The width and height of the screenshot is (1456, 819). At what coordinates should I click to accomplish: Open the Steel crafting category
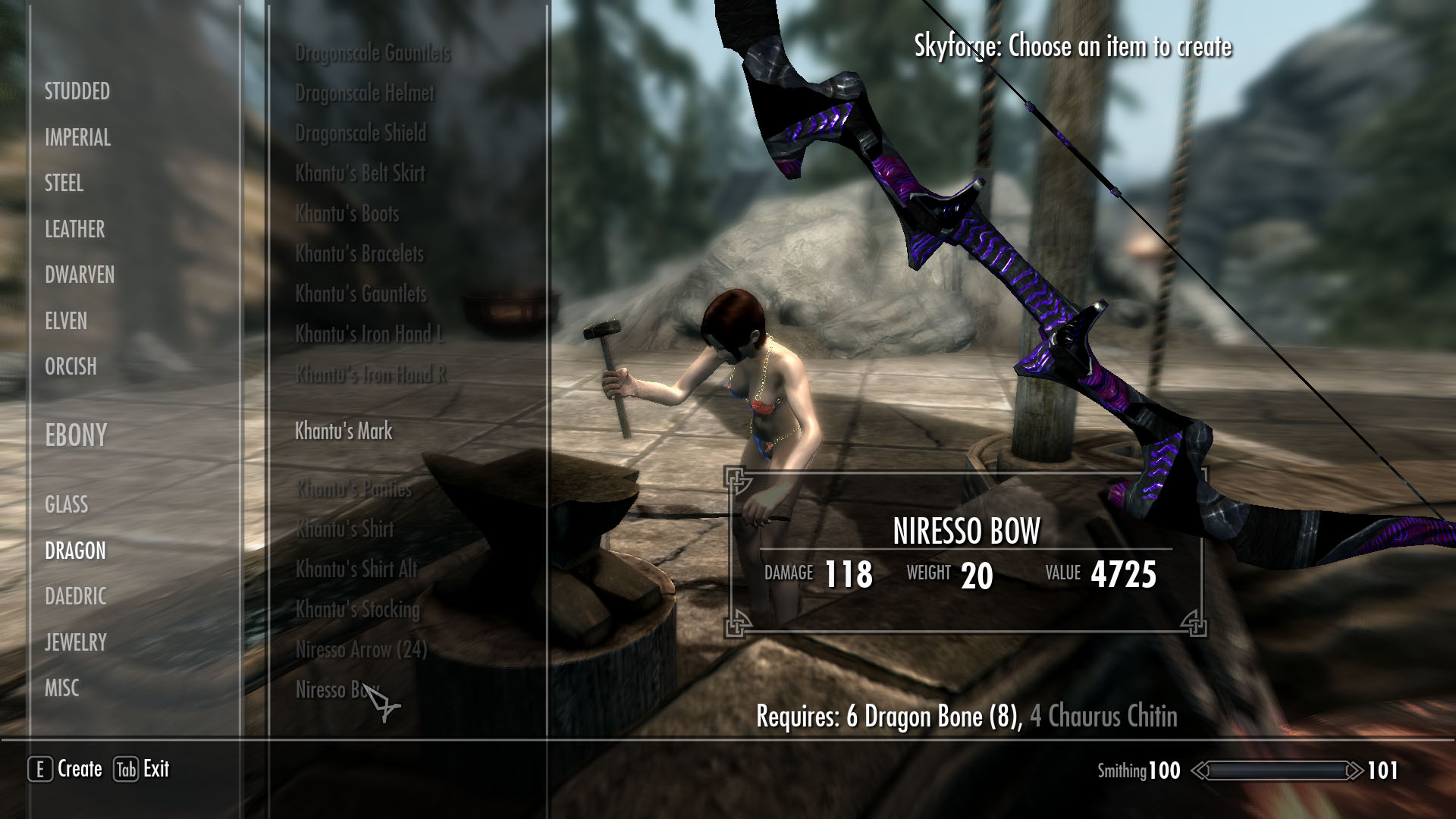click(x=64, y=184)
